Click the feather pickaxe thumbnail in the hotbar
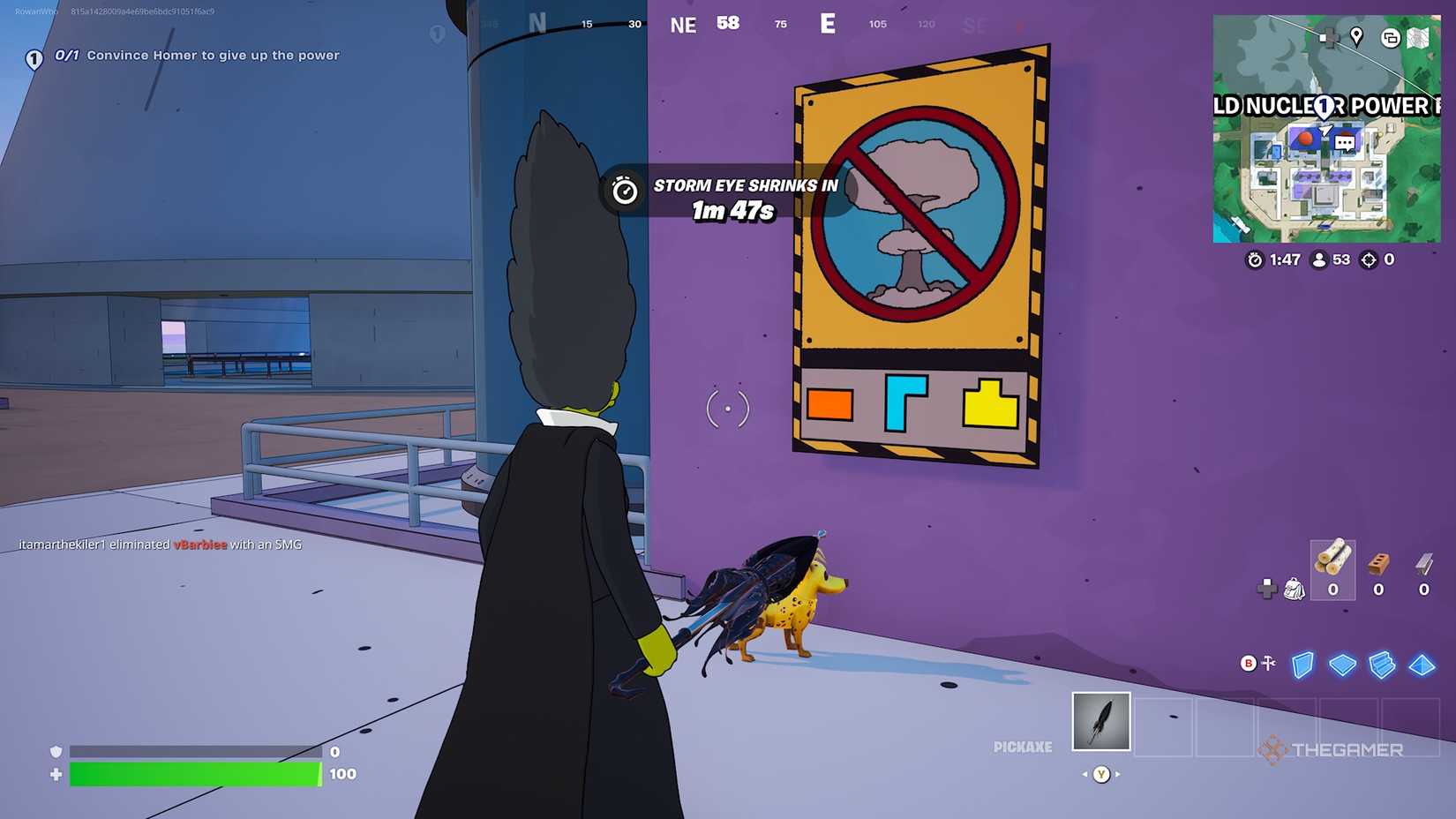 tap(1101, 719)
